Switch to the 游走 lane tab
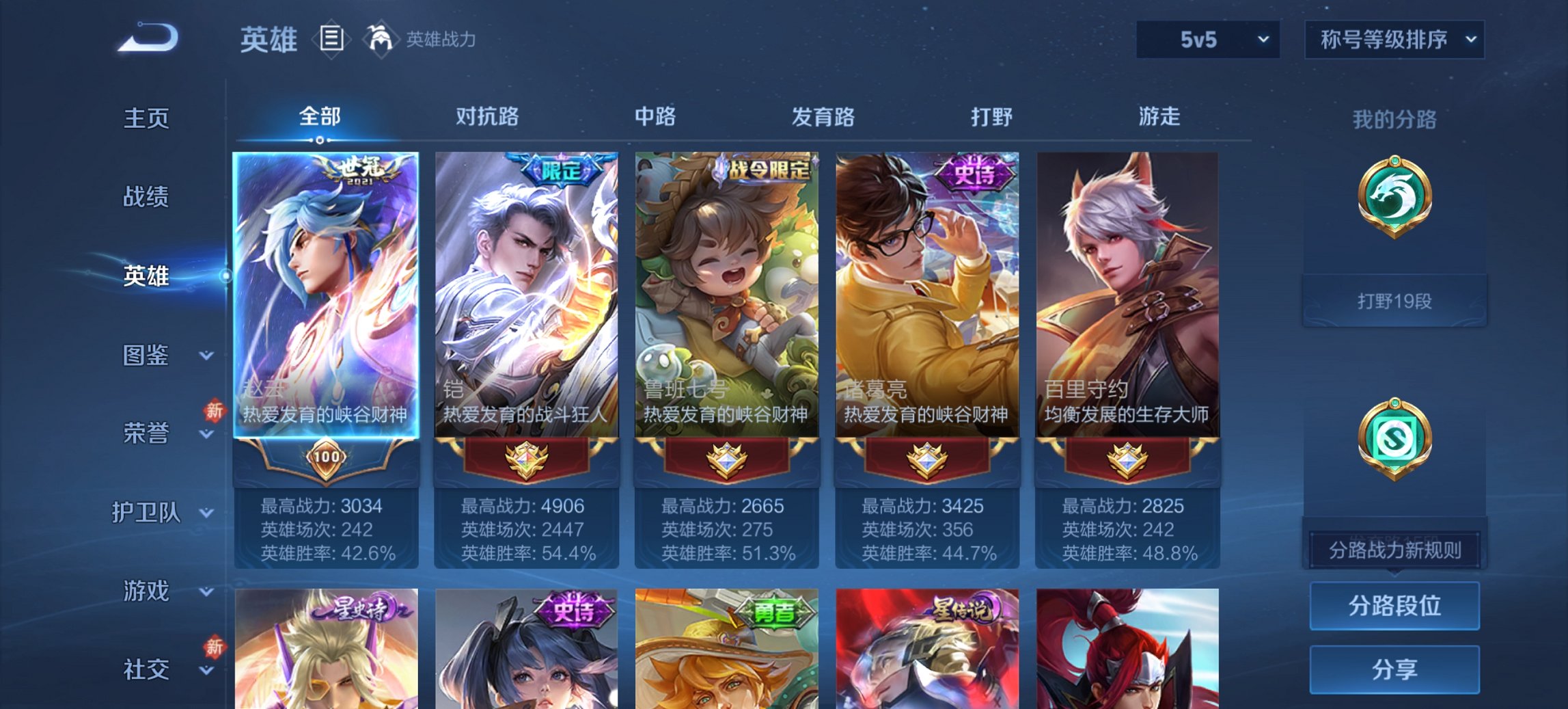This screenshot has width=1568, height=709. pyautogui.click(x=1161, y=116)
